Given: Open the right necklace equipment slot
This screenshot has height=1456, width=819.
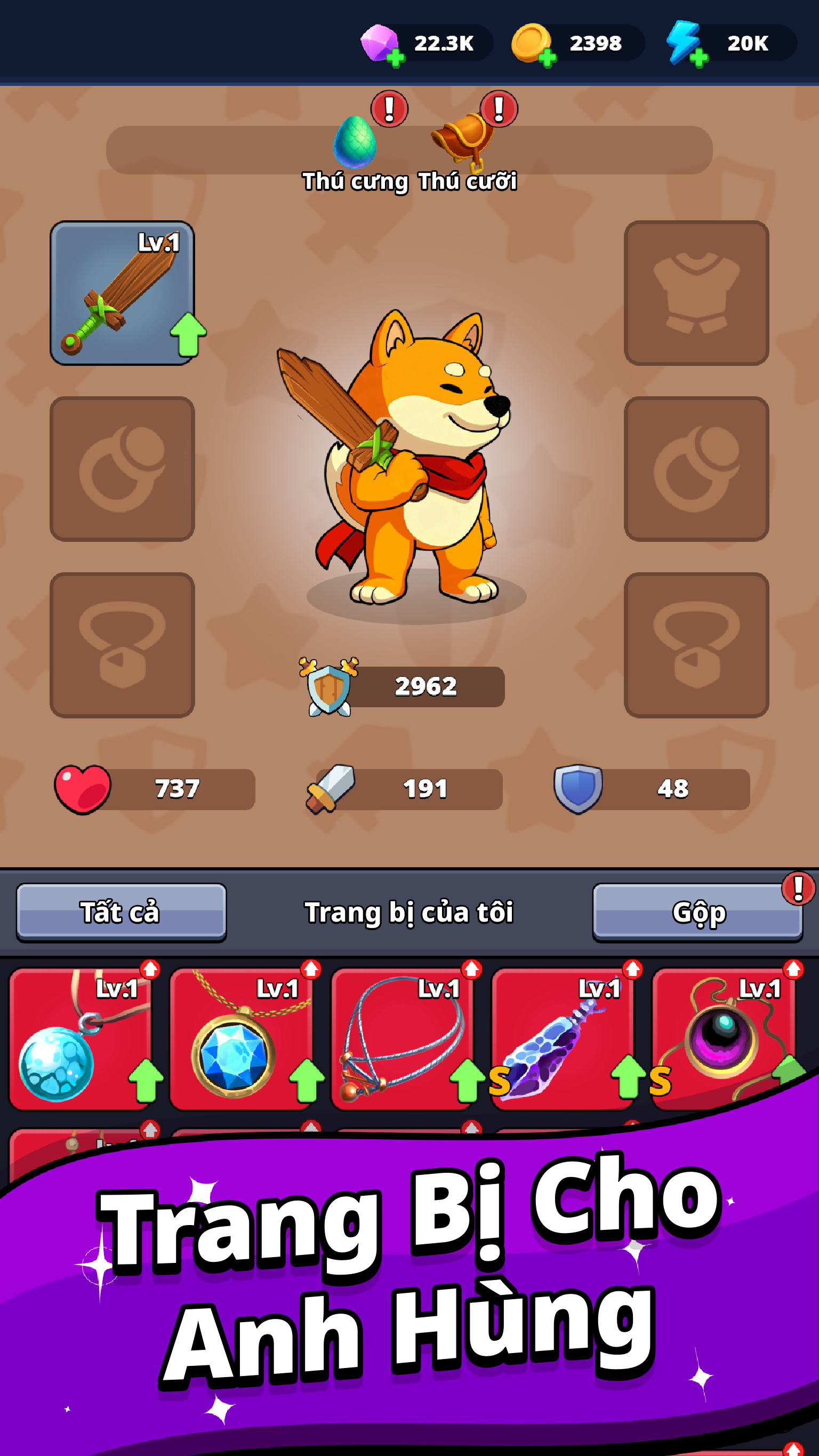Looking at the screenshot, I should pos(695,644).
